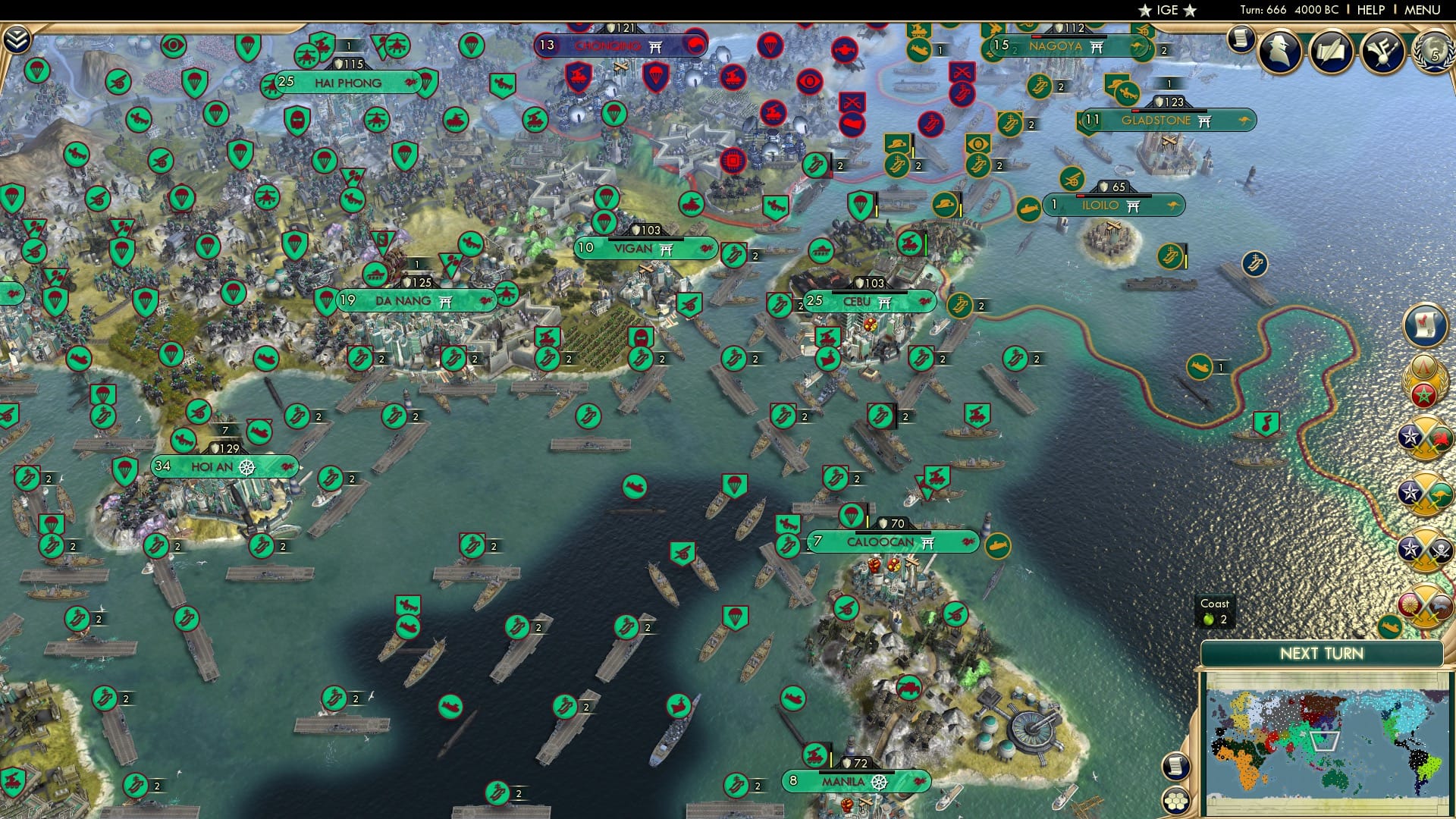Click the war notification showing the kangaroo emblem

[x=1423, y=493]
